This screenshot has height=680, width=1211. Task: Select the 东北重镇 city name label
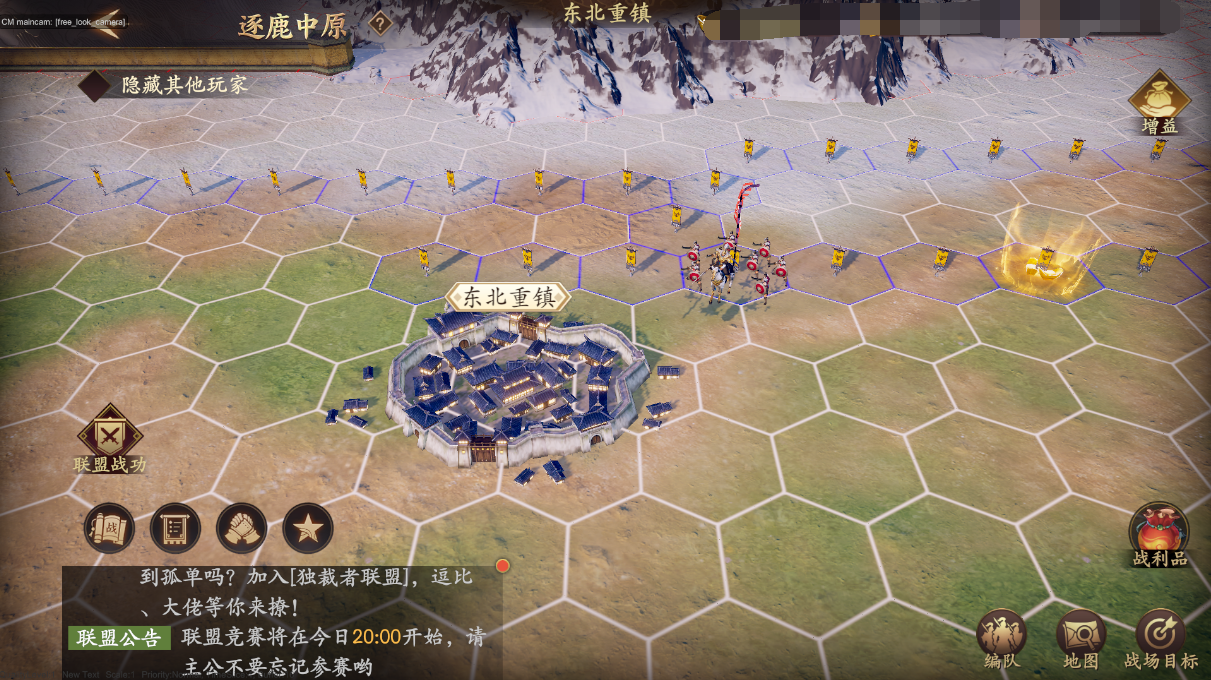point(509,297)
